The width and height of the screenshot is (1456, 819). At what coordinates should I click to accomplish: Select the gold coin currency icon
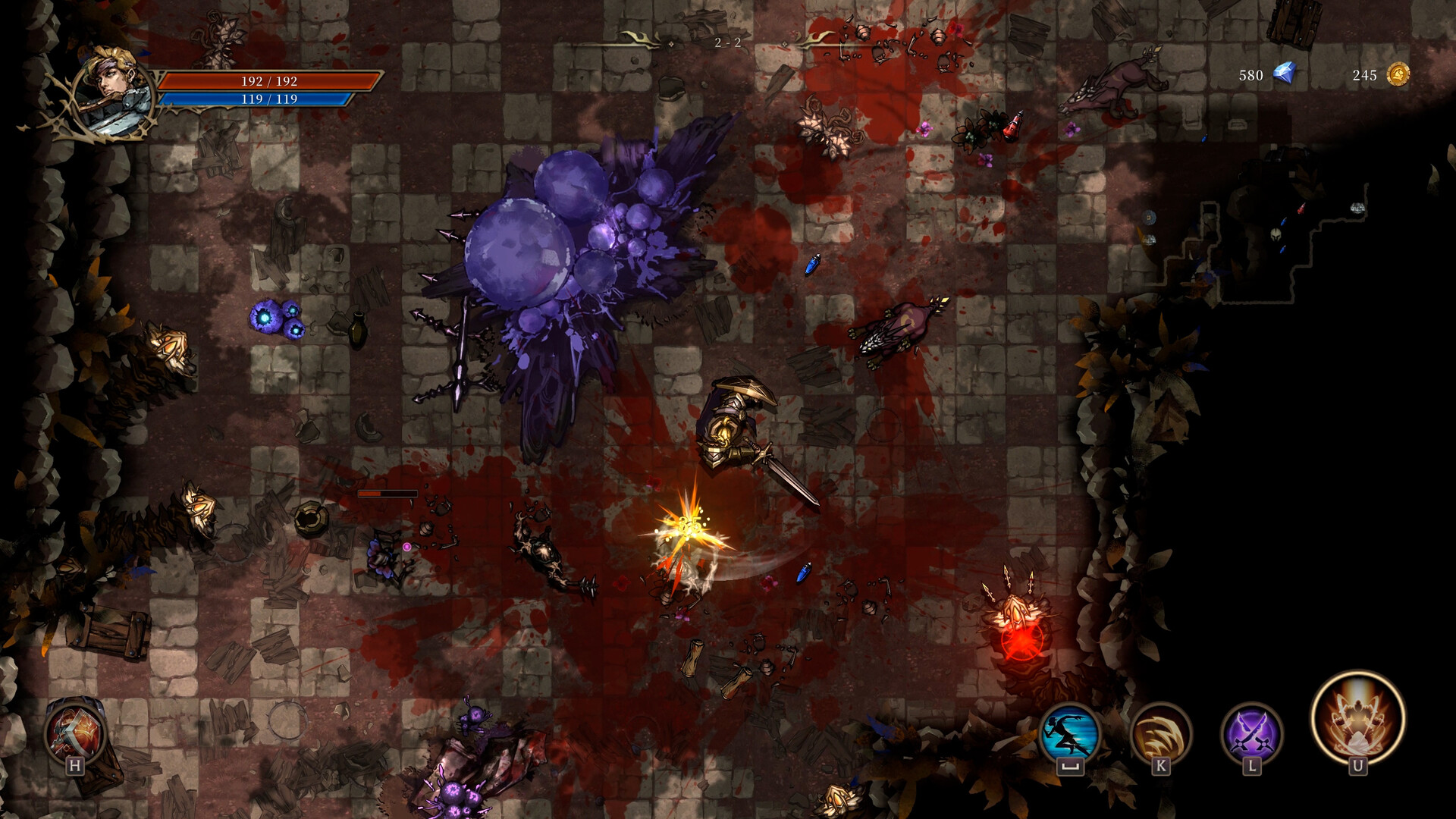point(1398,74)
